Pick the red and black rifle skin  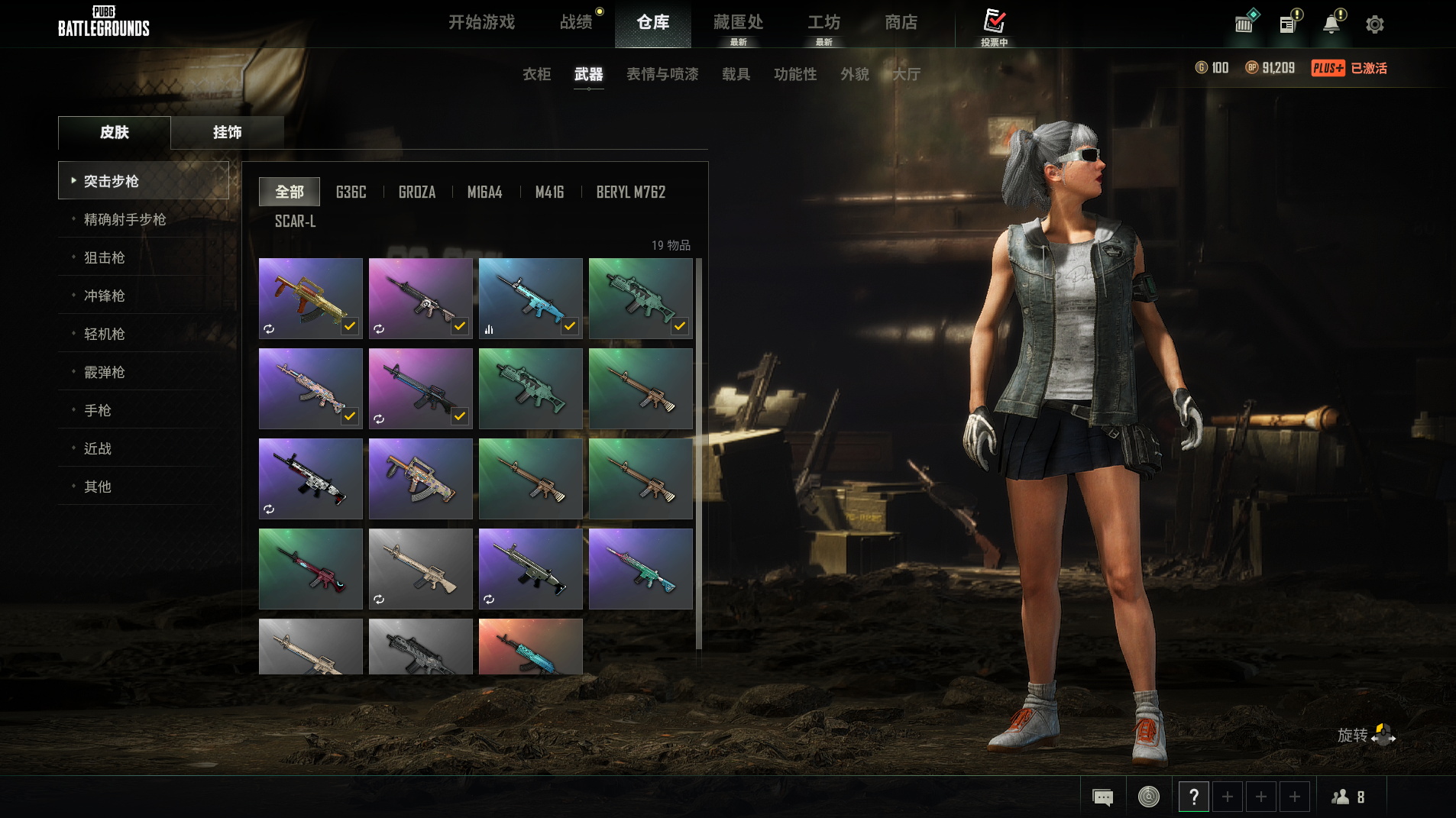(310, 568)
